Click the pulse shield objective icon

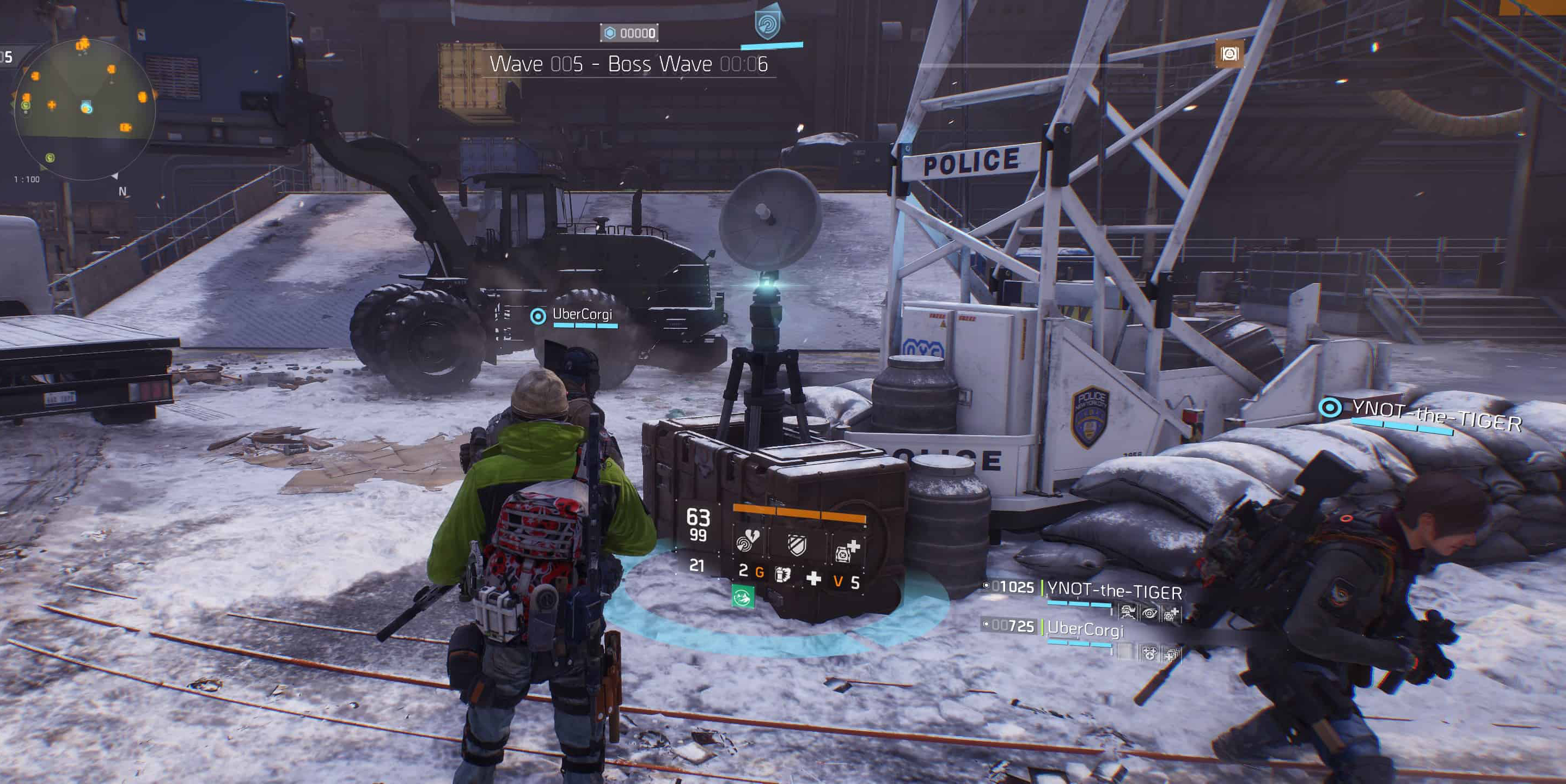click(767, 24)
